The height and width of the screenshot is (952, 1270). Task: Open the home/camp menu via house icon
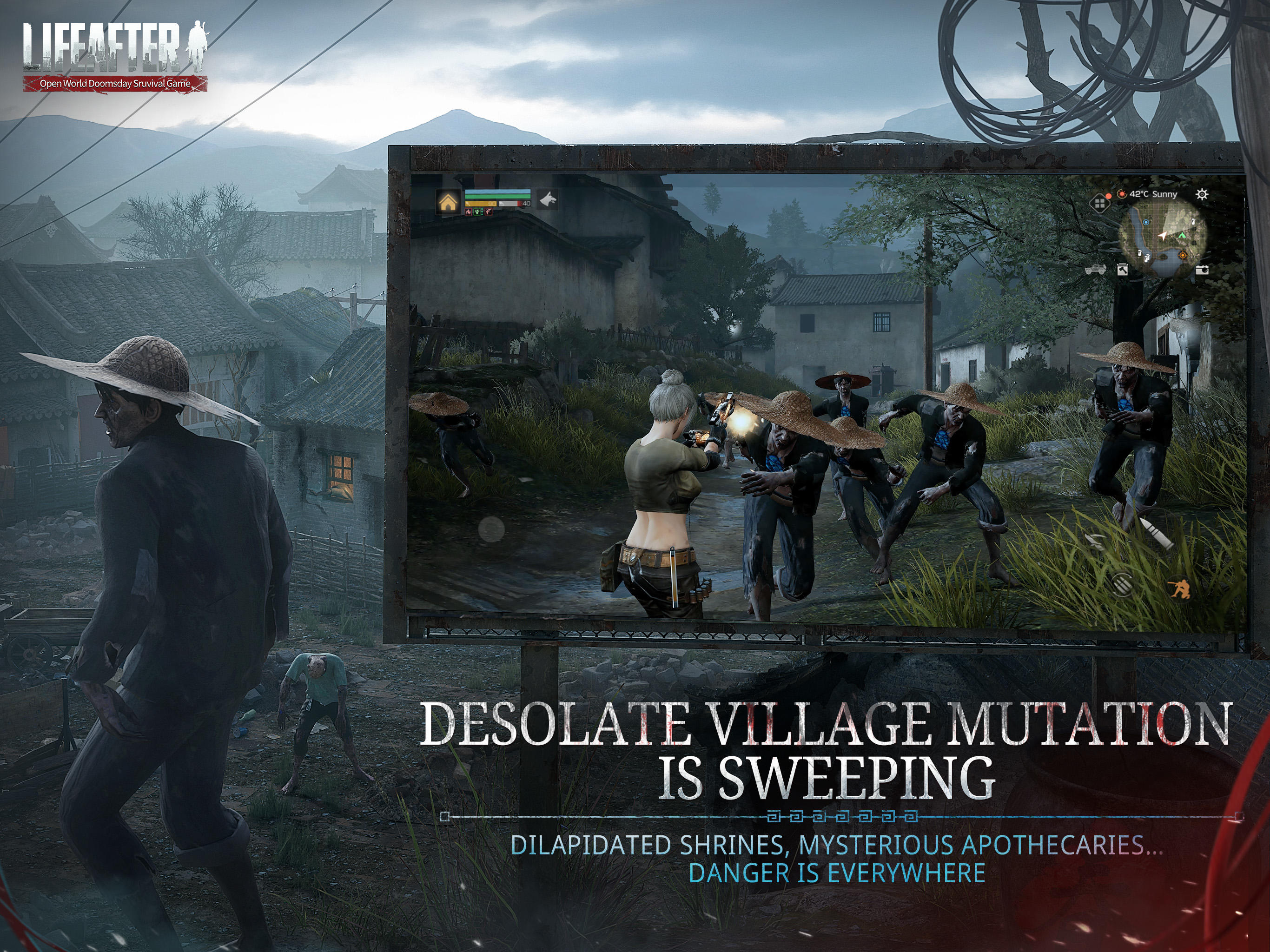pos(449,202)
